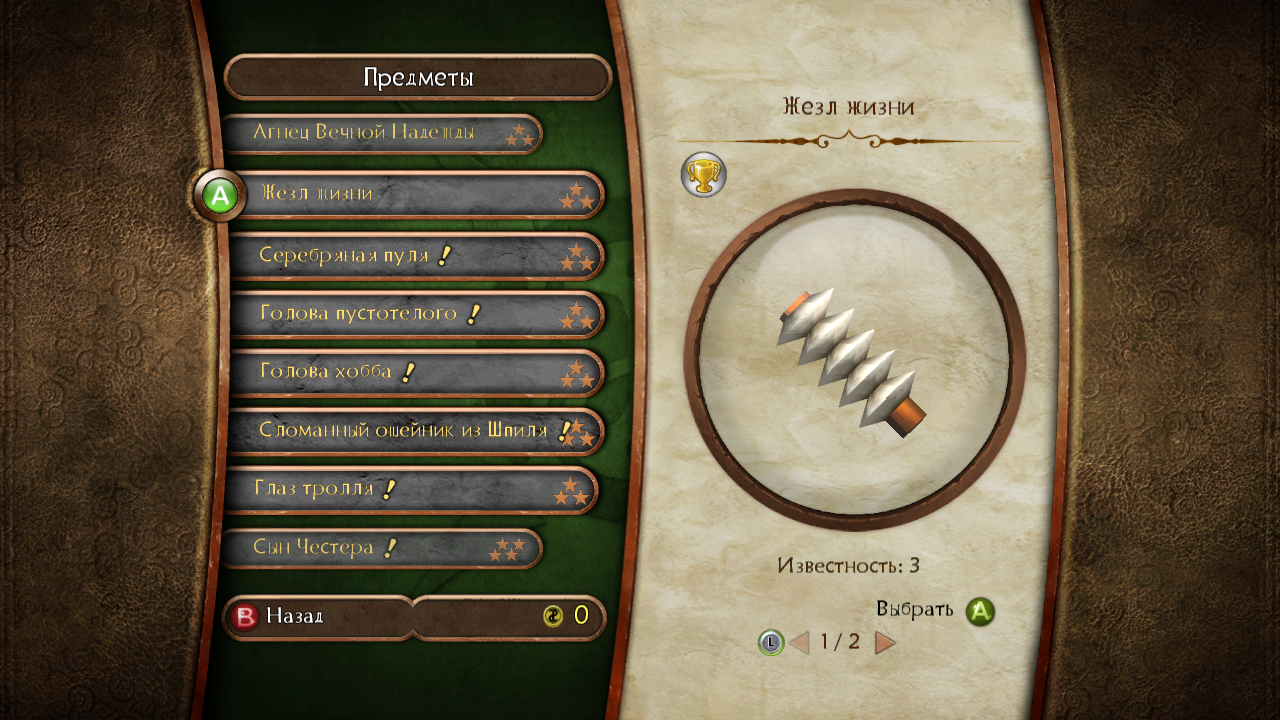Select the Агнец Вечной Надежды item

click(380, 133)
